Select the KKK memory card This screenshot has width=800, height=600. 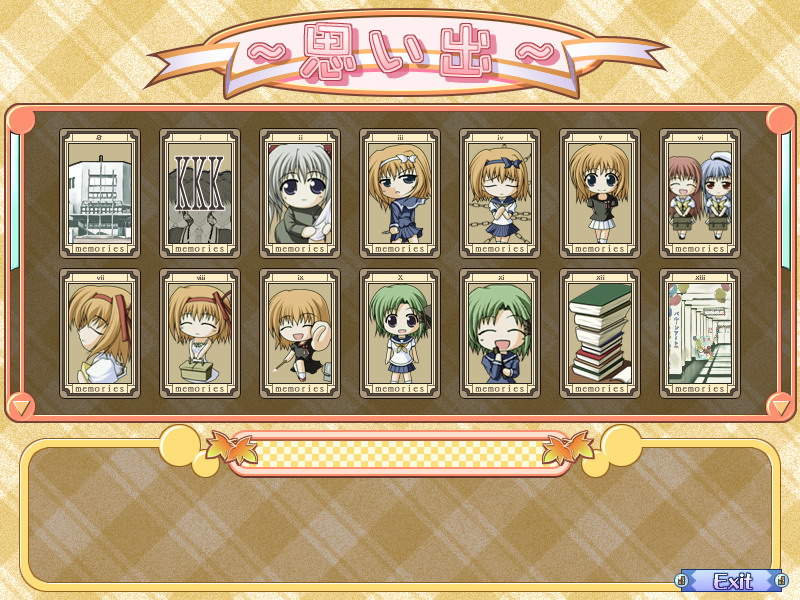click(x=200, y=194)
